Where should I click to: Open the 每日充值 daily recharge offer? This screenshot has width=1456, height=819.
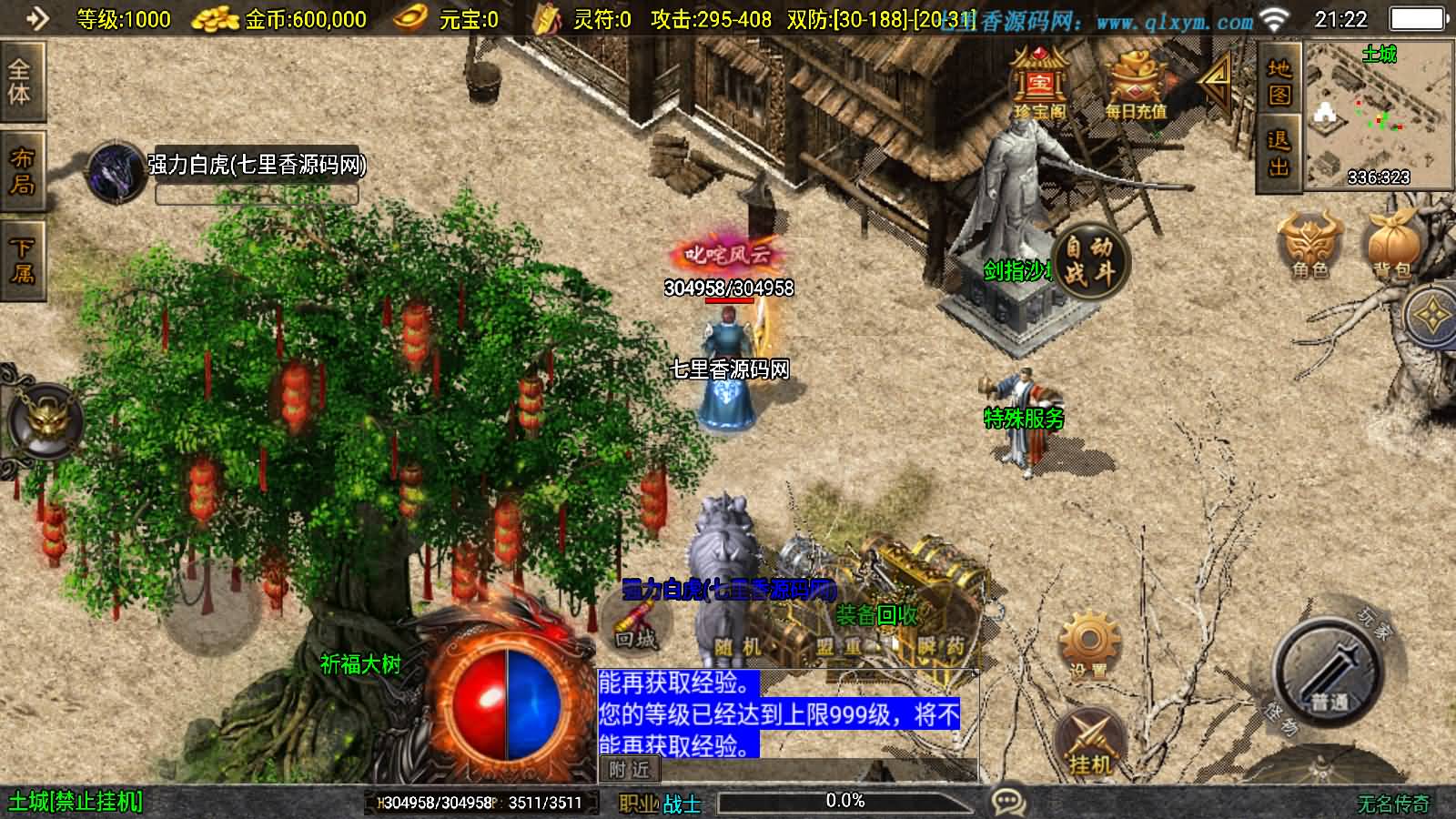click(x=1135, y=86)
